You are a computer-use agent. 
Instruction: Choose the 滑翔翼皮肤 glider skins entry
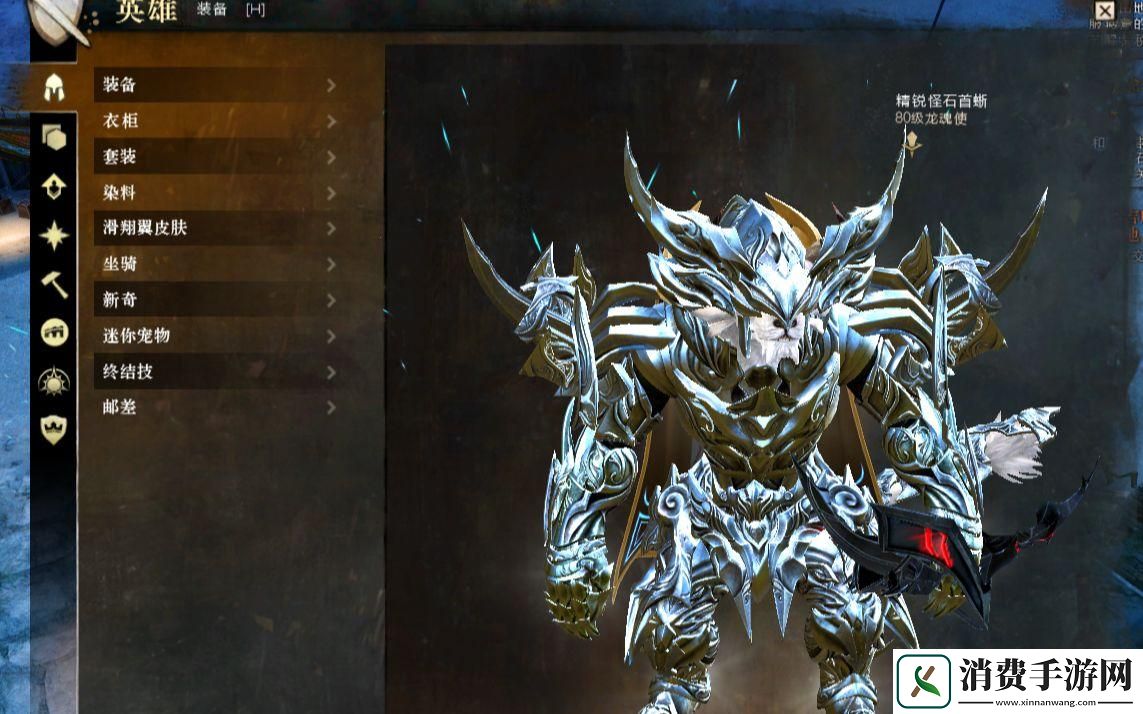pyautogui.click(x=216, y=228)
